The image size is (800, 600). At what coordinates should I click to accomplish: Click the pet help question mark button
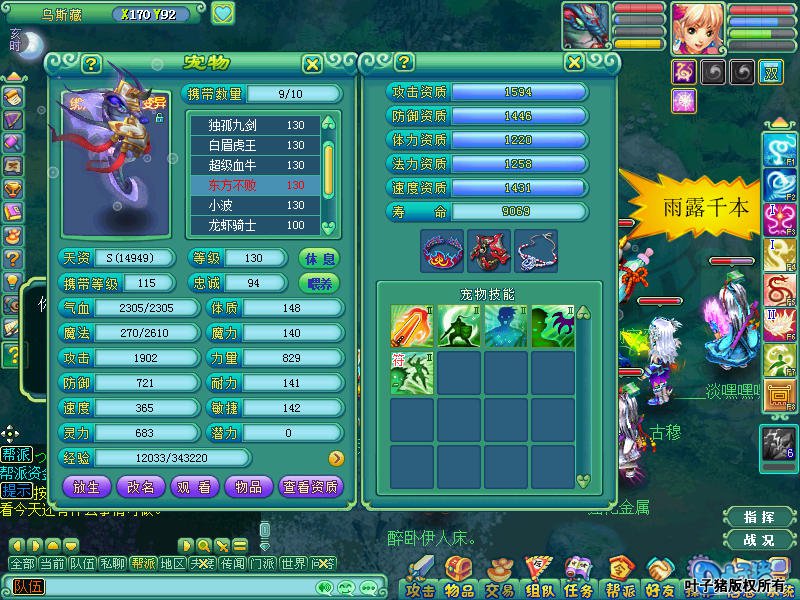pyautogui.click(x=91, y=64)
